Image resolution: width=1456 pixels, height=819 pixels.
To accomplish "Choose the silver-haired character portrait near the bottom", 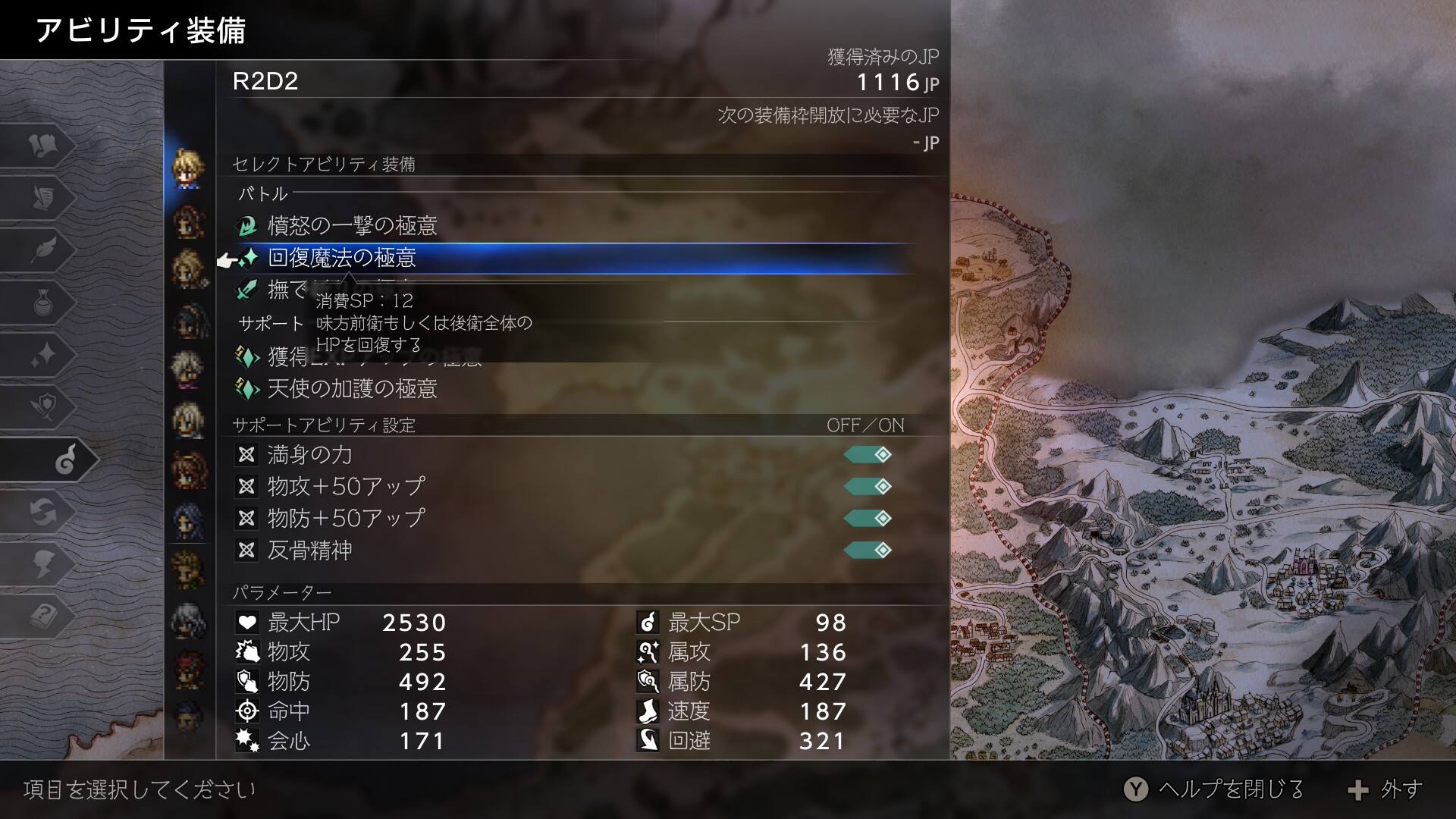I will [187, 620].
